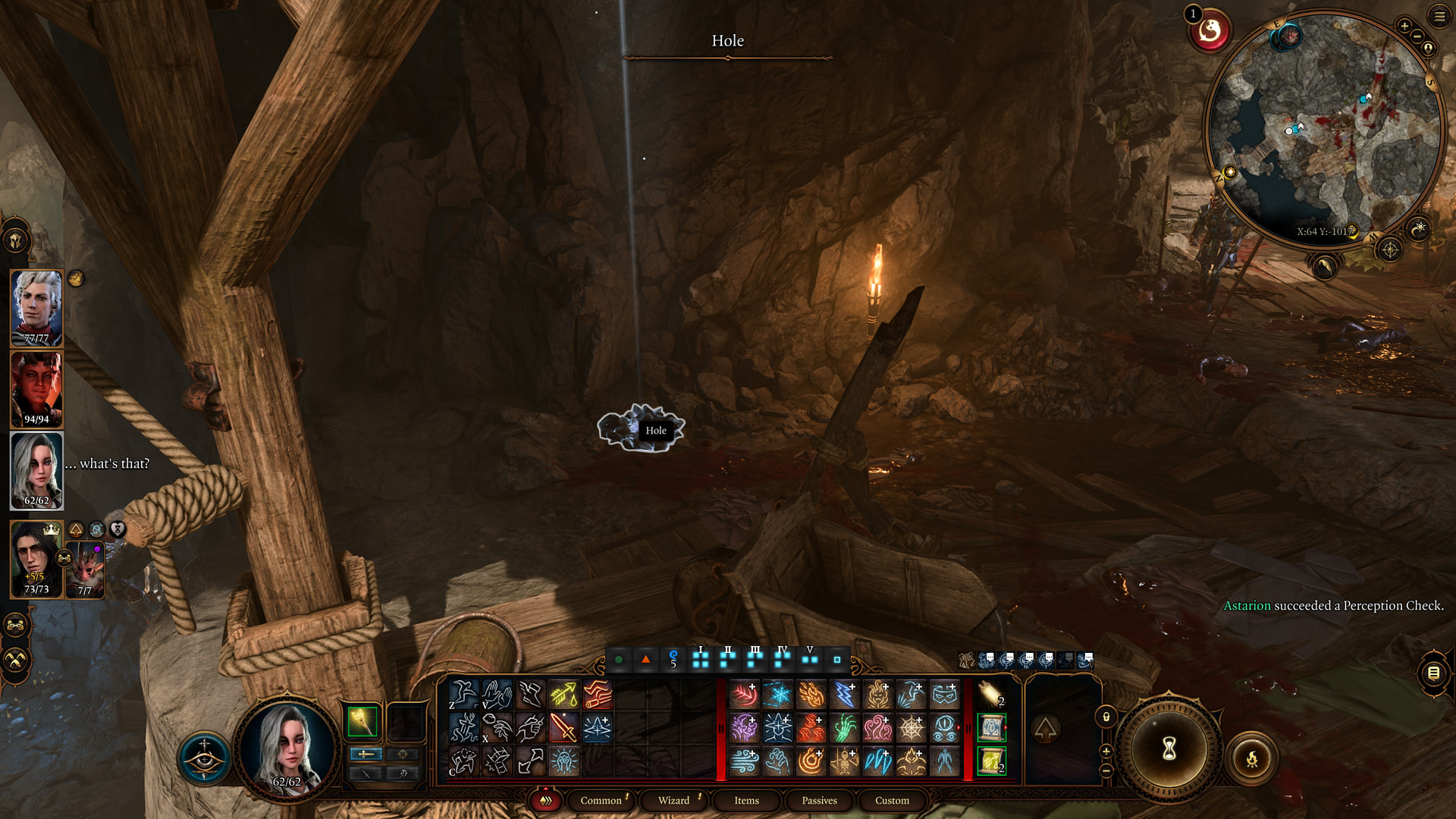The image size is (1456, 819).
Task: Click the circular minimap
Action: point(1323,129)
